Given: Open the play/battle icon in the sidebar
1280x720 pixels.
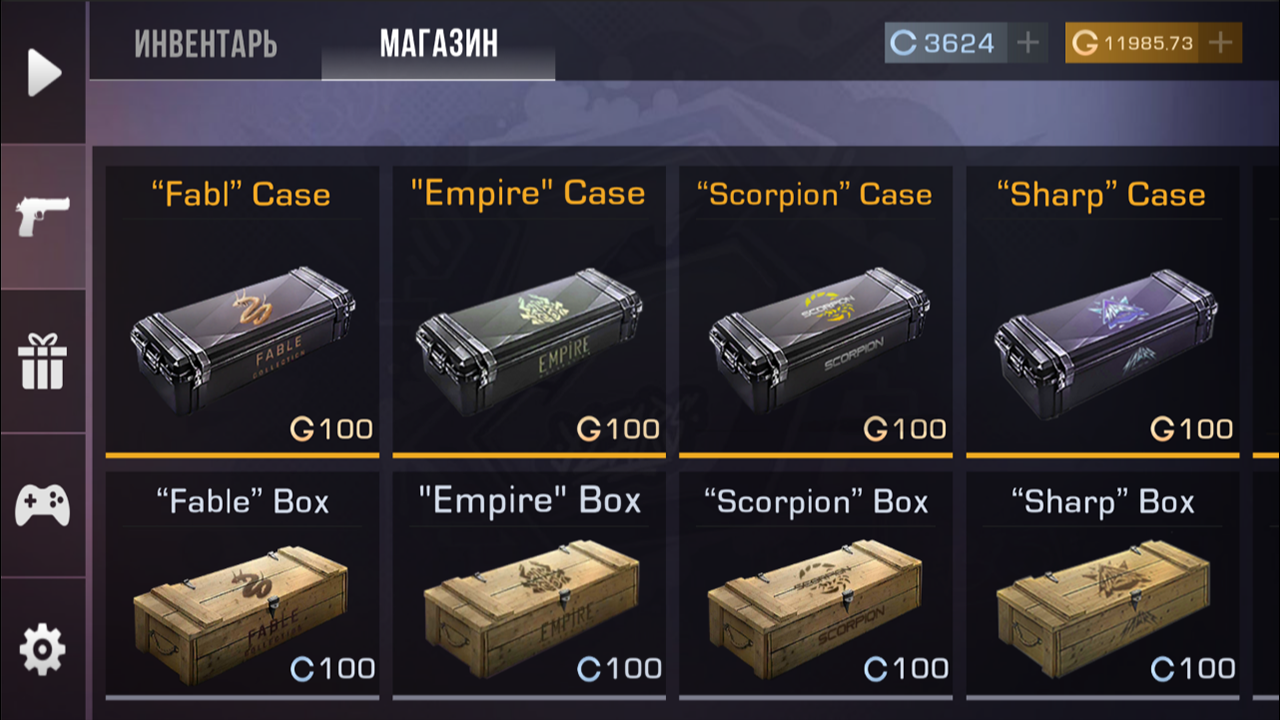Looking at the screenshot, I should coord(42,70).
